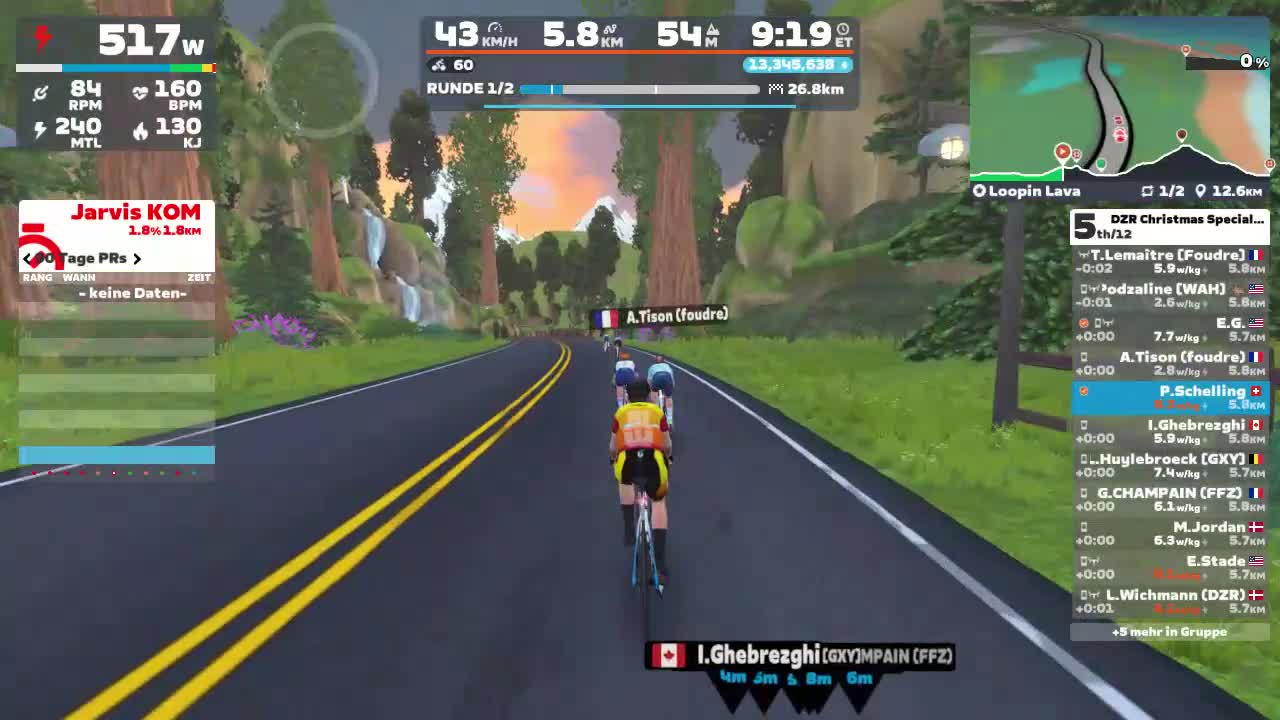The image size is (1280, 720).
Task: Click the red power lightning icon above 517W
Action: pos(40,36)
